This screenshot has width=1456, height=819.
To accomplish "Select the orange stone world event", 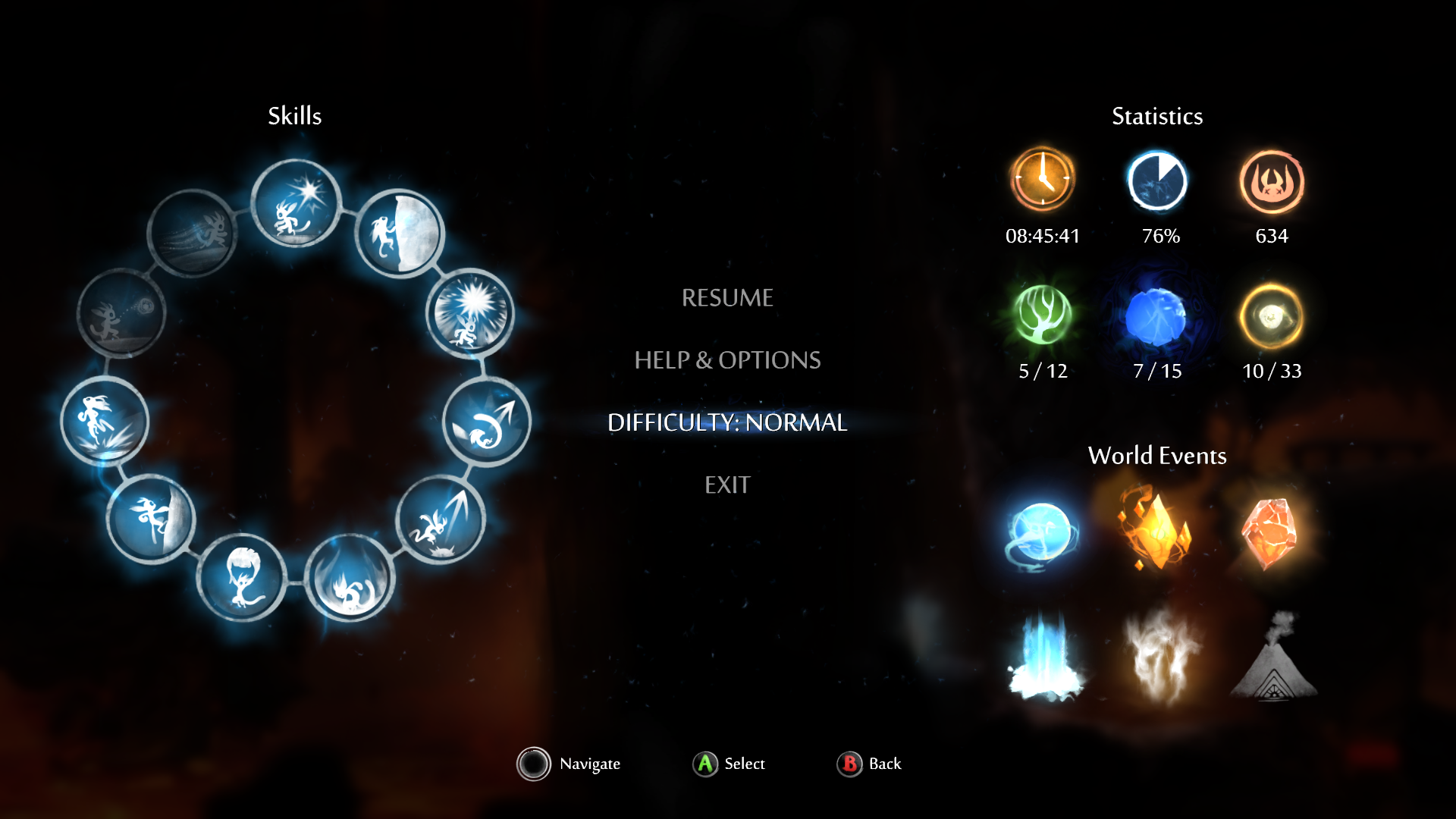I will tap(1271, 532).
